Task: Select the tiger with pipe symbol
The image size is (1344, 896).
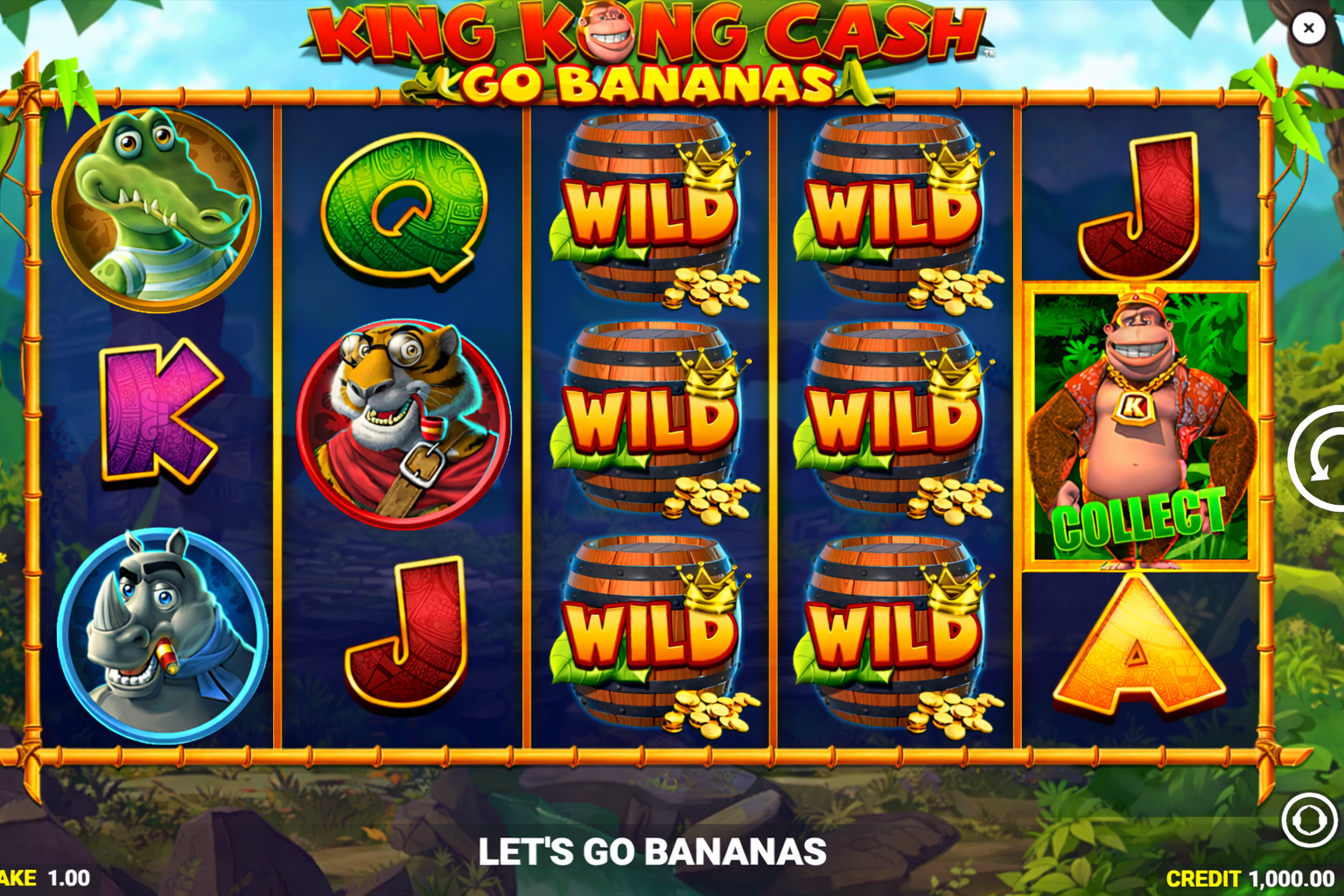Action: [x=401, y=420]
